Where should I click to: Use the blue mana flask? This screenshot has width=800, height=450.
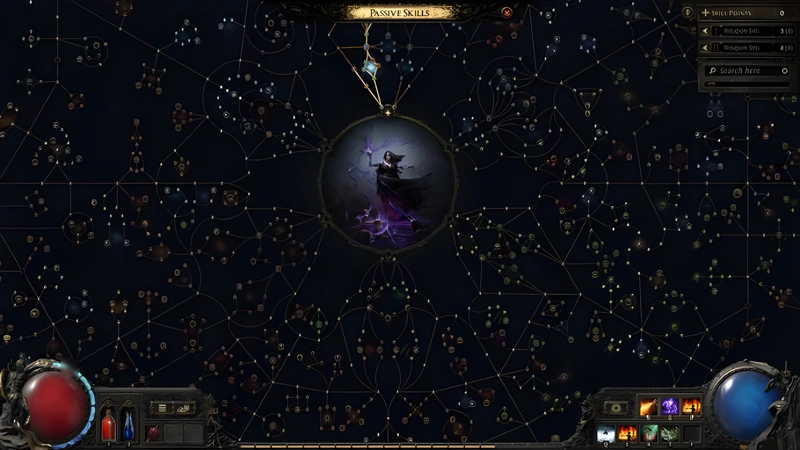127,425
